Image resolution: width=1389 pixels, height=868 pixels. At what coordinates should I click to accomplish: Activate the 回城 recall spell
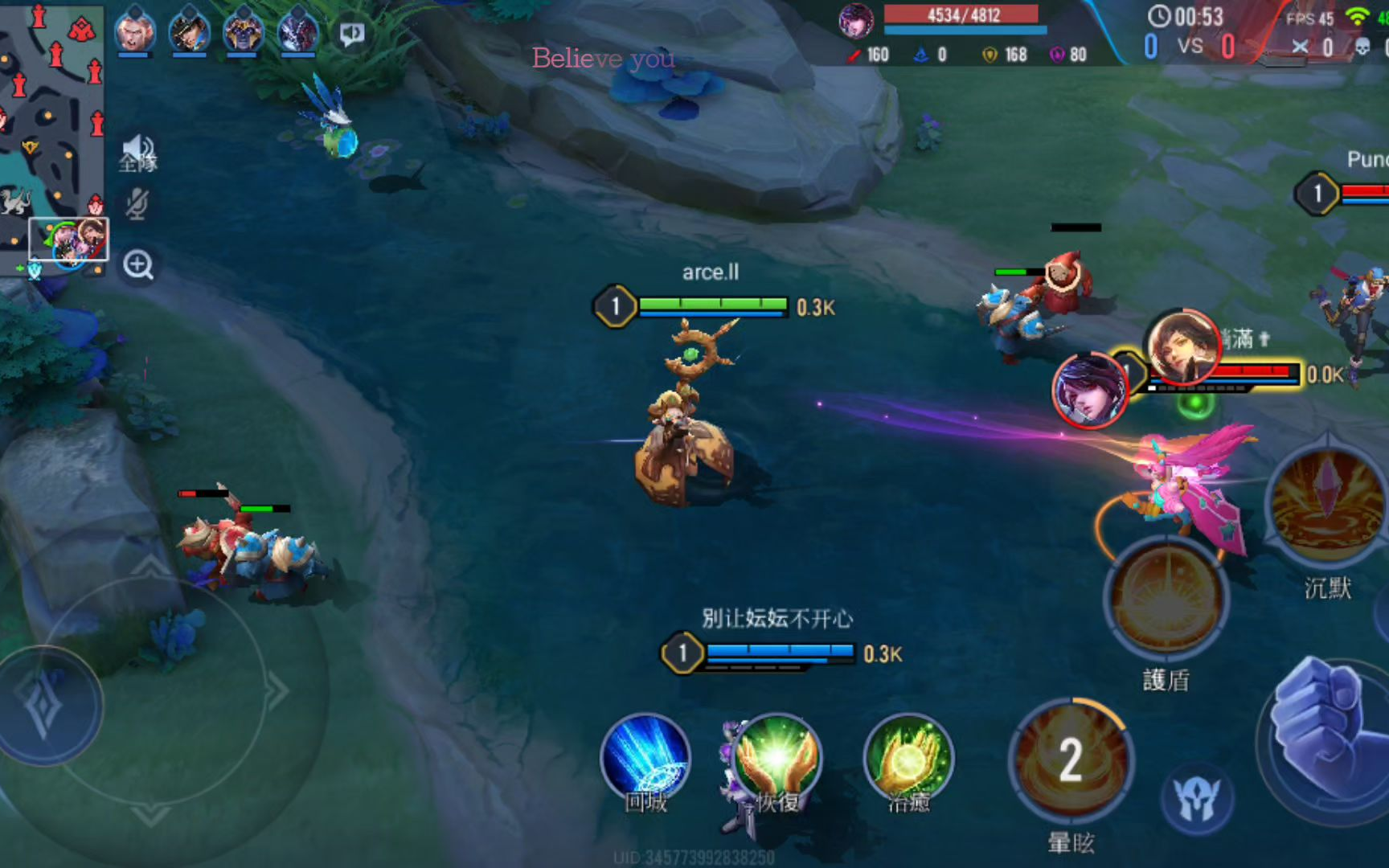coord(645,759)
